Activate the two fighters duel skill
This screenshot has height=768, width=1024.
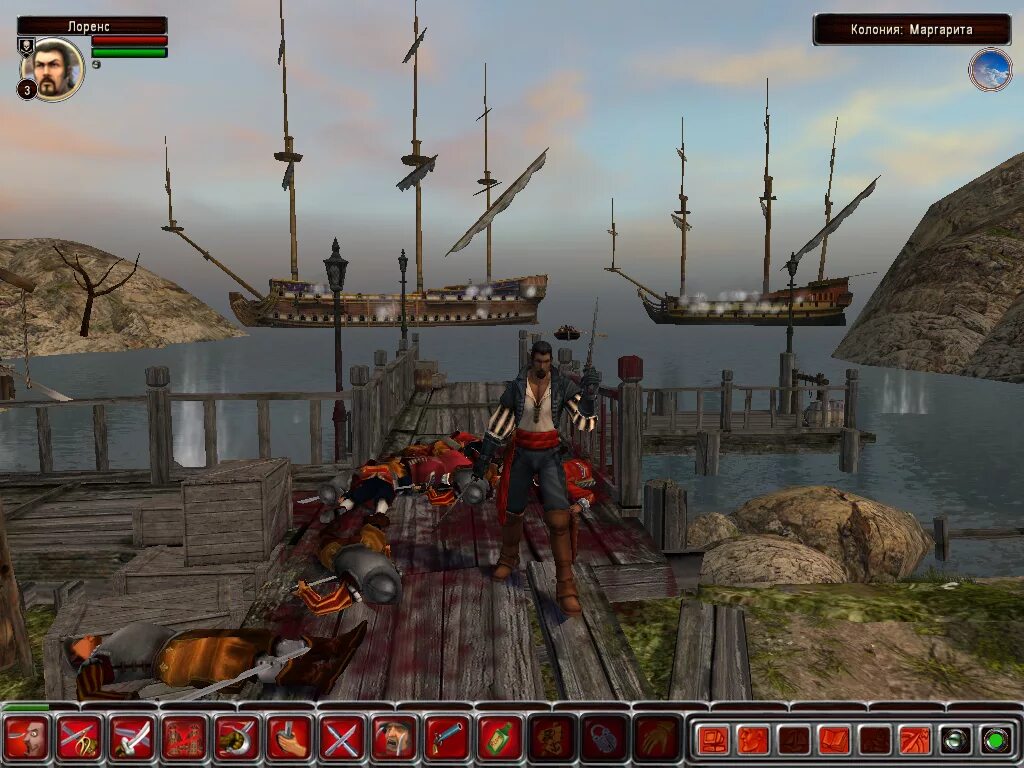coord(184,739)
